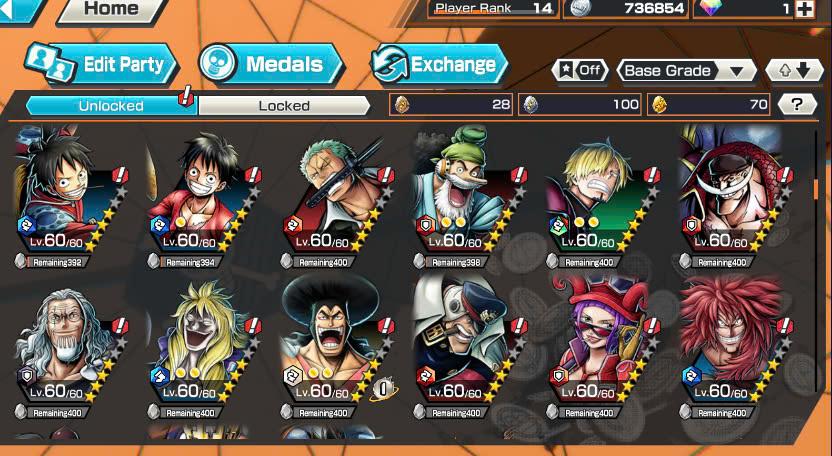Select the Unlocked characters tab
The height and width of the screenshot is (456, 832).
pyautogui.click(x=111, y=105)
